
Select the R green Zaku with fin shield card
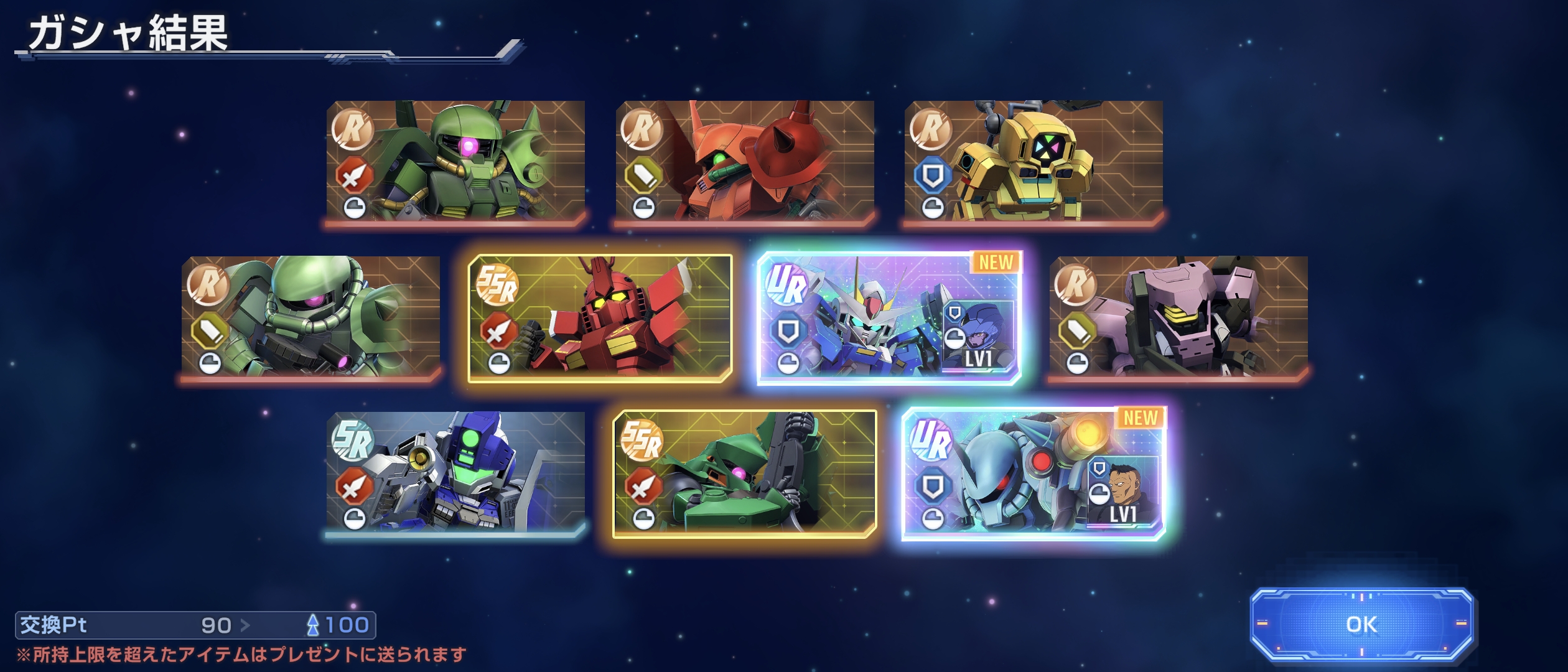pos(455,161)
